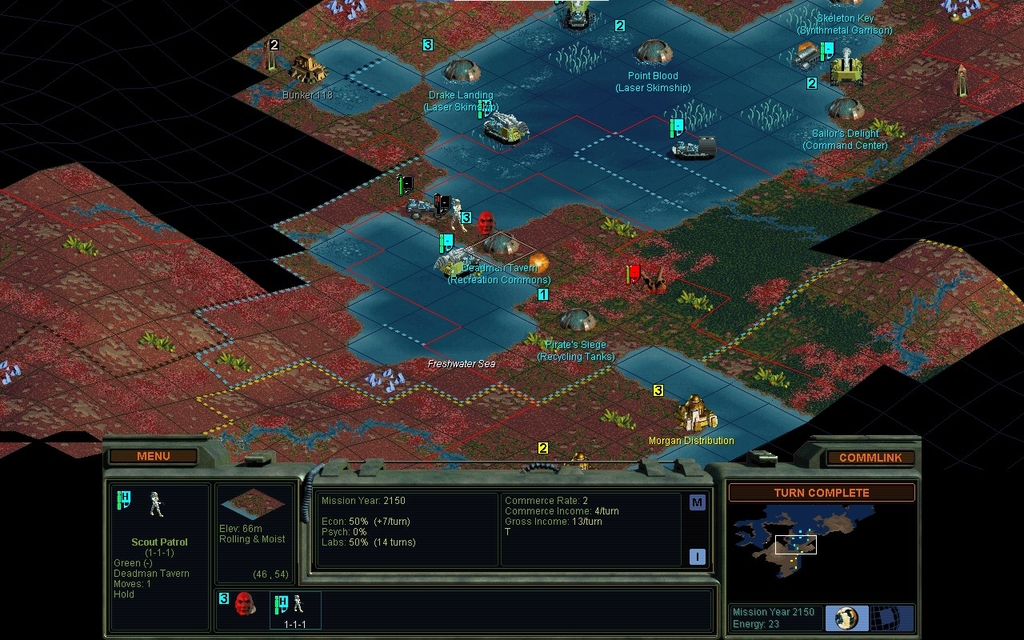Open the Point Blood base
Viewport: 1024px width, 640px height.
click(x=654, y=50)
